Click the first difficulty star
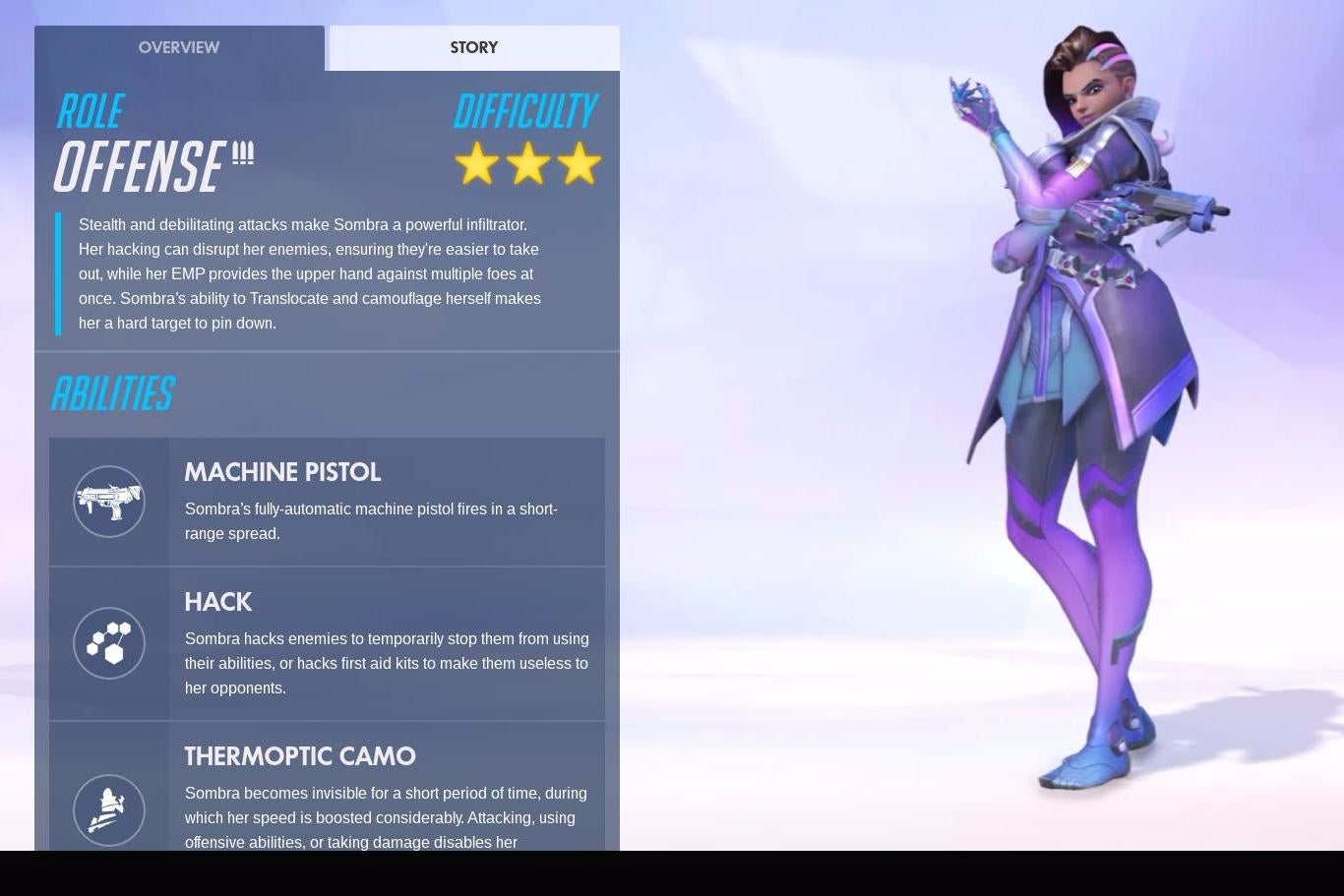 (x=479, y=164)
